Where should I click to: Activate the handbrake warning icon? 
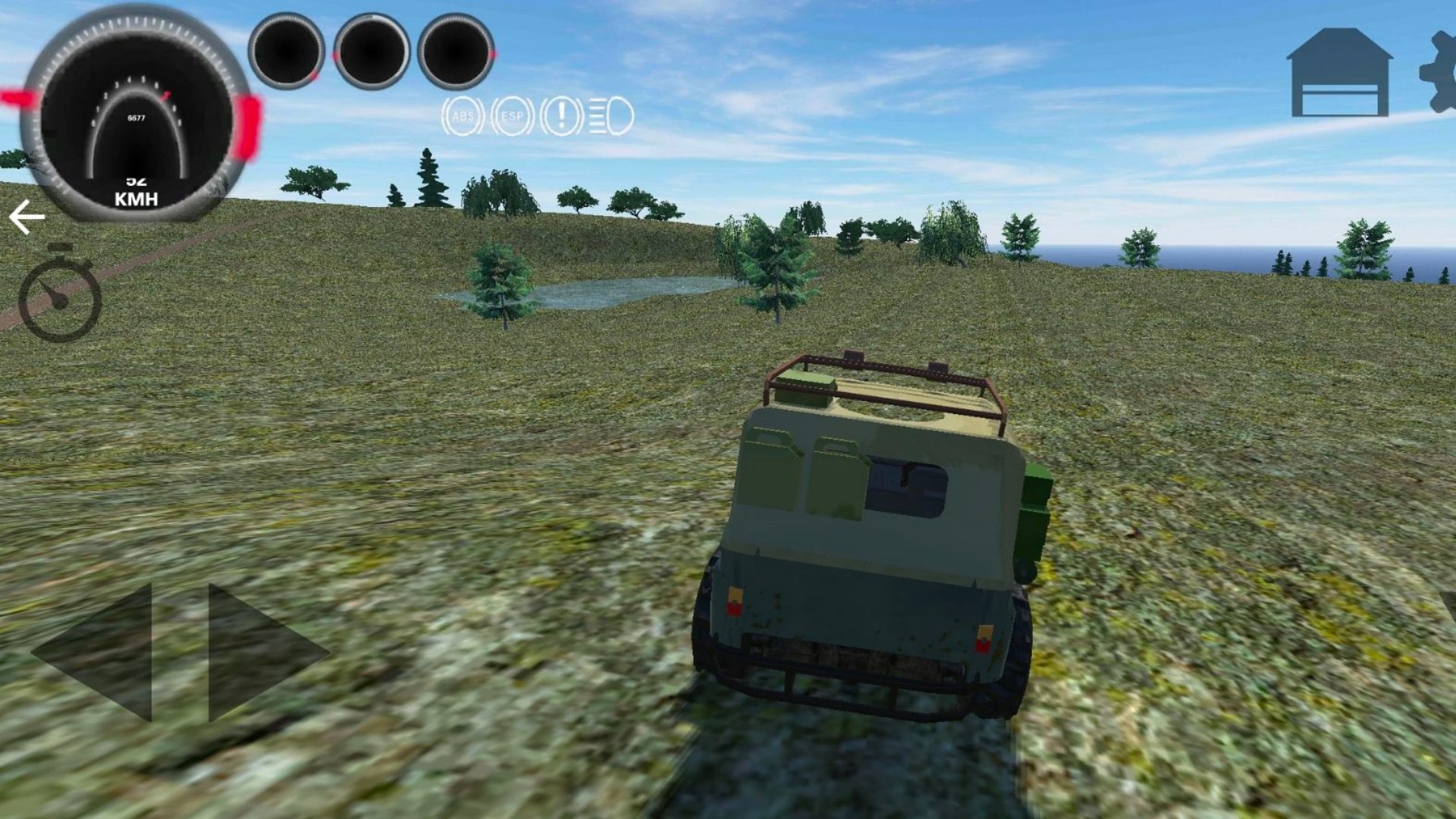561,117
